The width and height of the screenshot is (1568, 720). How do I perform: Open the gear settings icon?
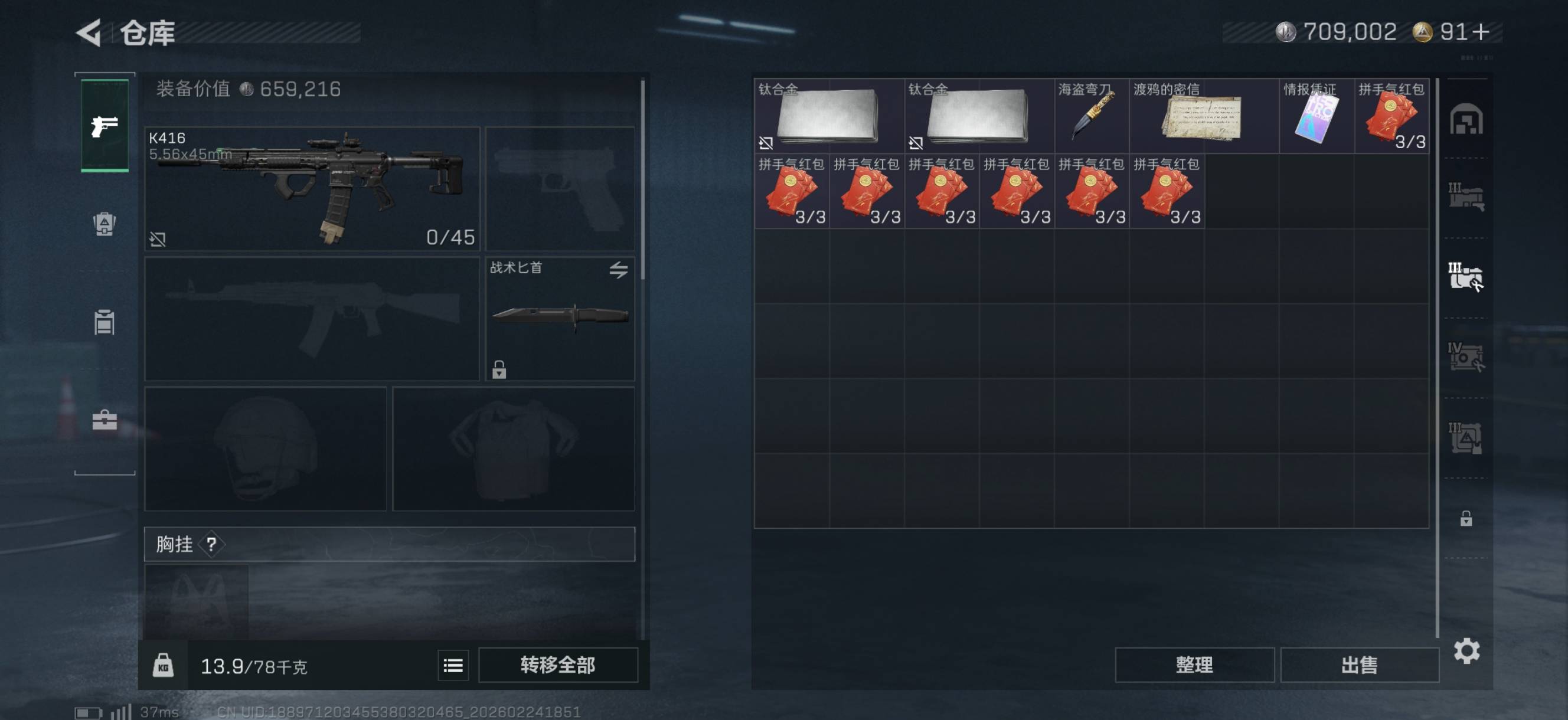pos(1466,651)
